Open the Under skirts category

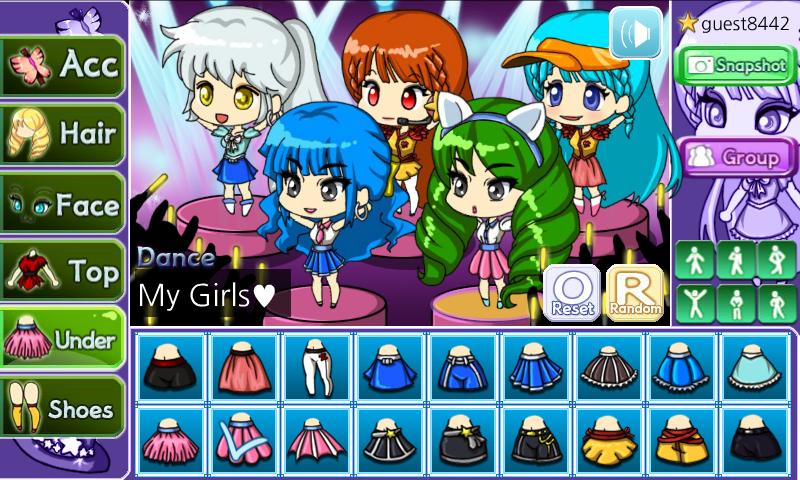pyautogui.click(x=63, y=340)
